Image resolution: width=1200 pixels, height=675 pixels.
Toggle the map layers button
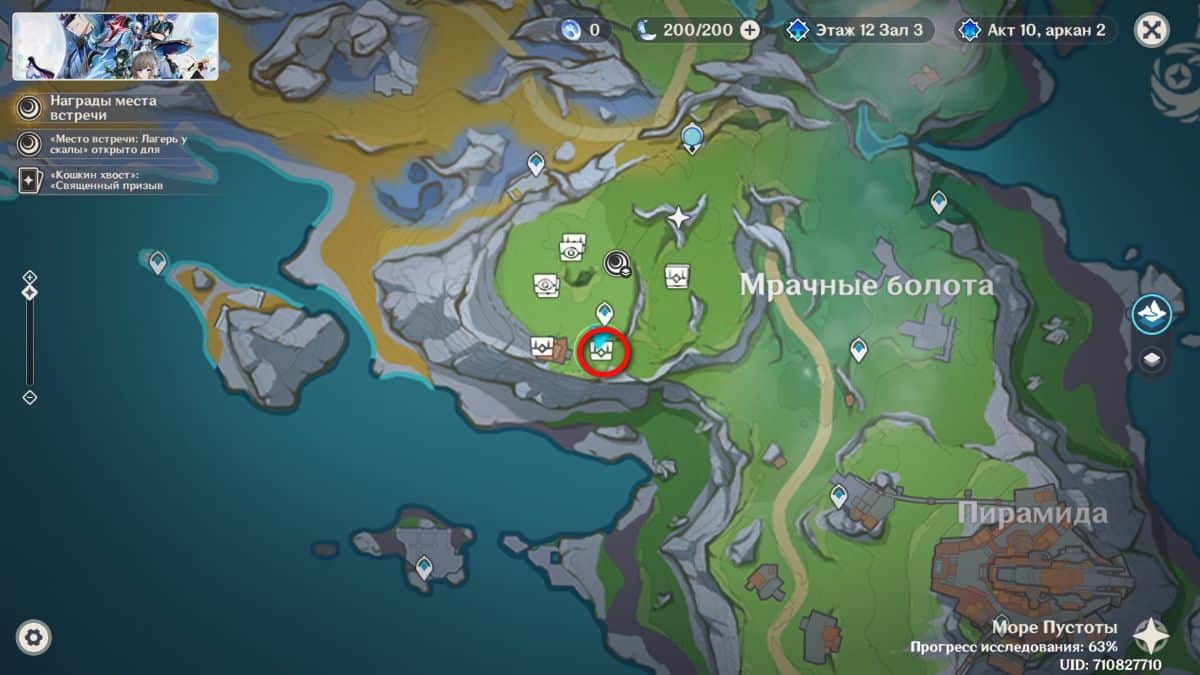(1152, 360)
